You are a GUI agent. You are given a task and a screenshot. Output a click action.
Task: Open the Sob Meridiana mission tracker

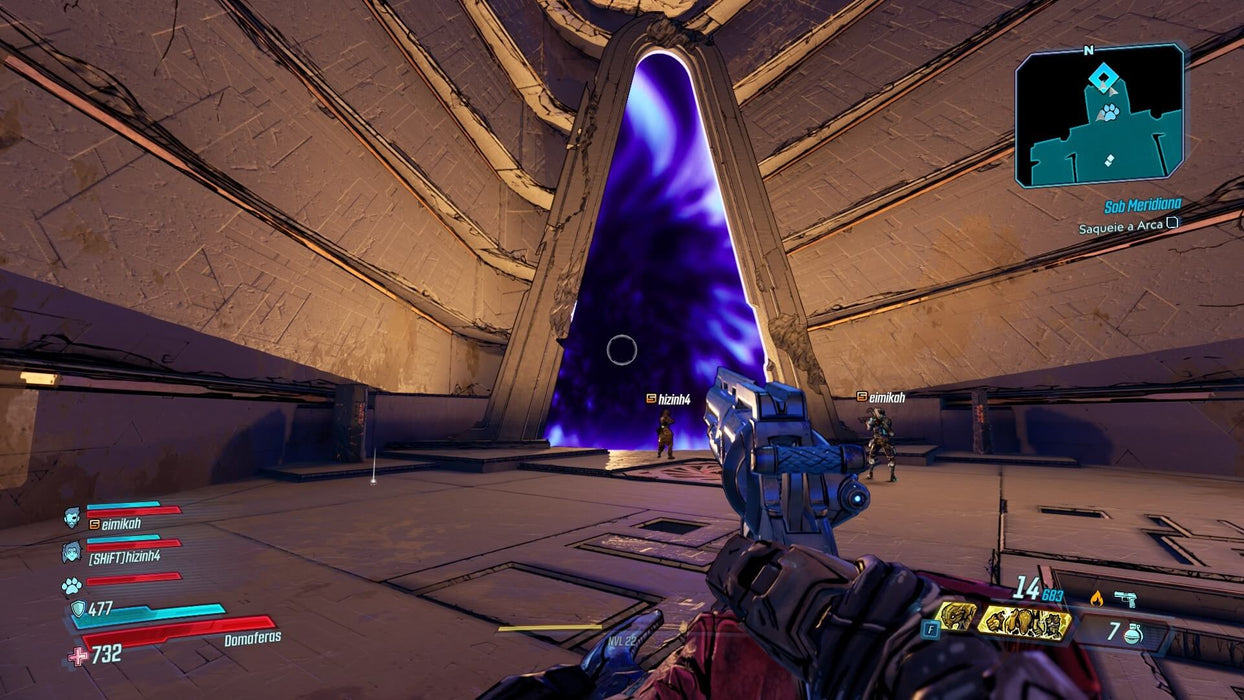pos(1141,207)
